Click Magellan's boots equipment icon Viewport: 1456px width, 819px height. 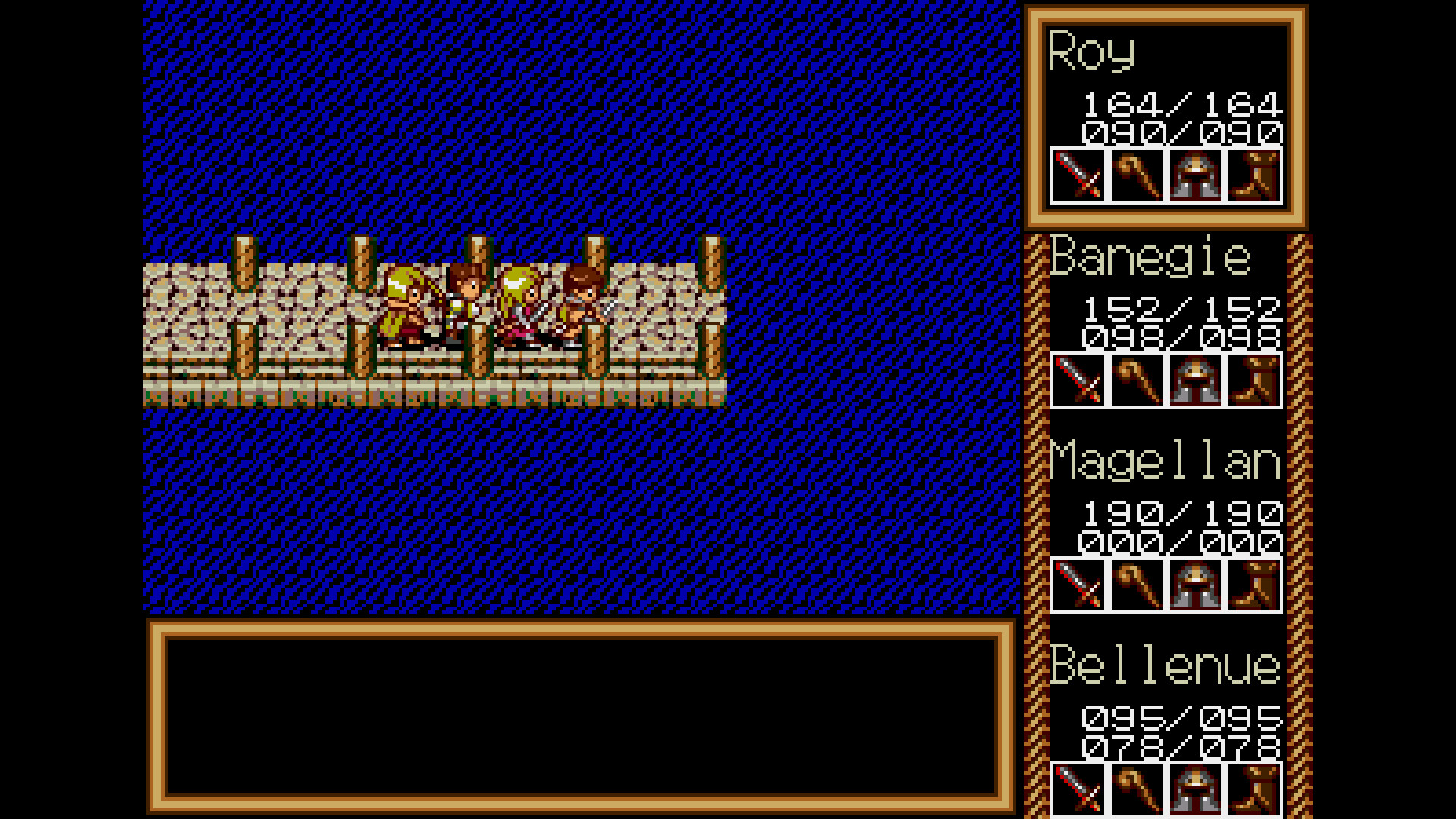click(1254, 584)
